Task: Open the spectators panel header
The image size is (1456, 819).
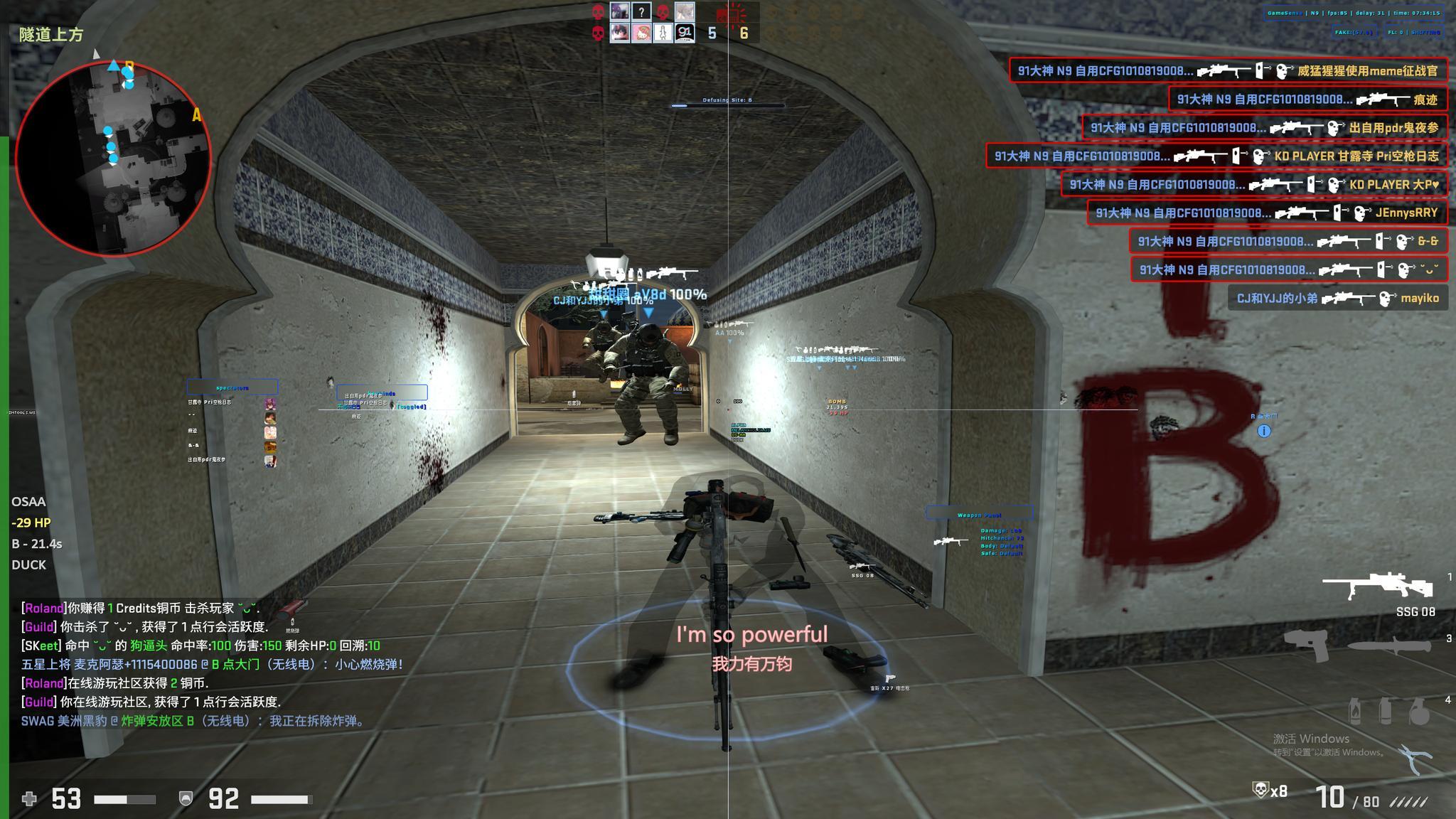Action: pos(232,387)
